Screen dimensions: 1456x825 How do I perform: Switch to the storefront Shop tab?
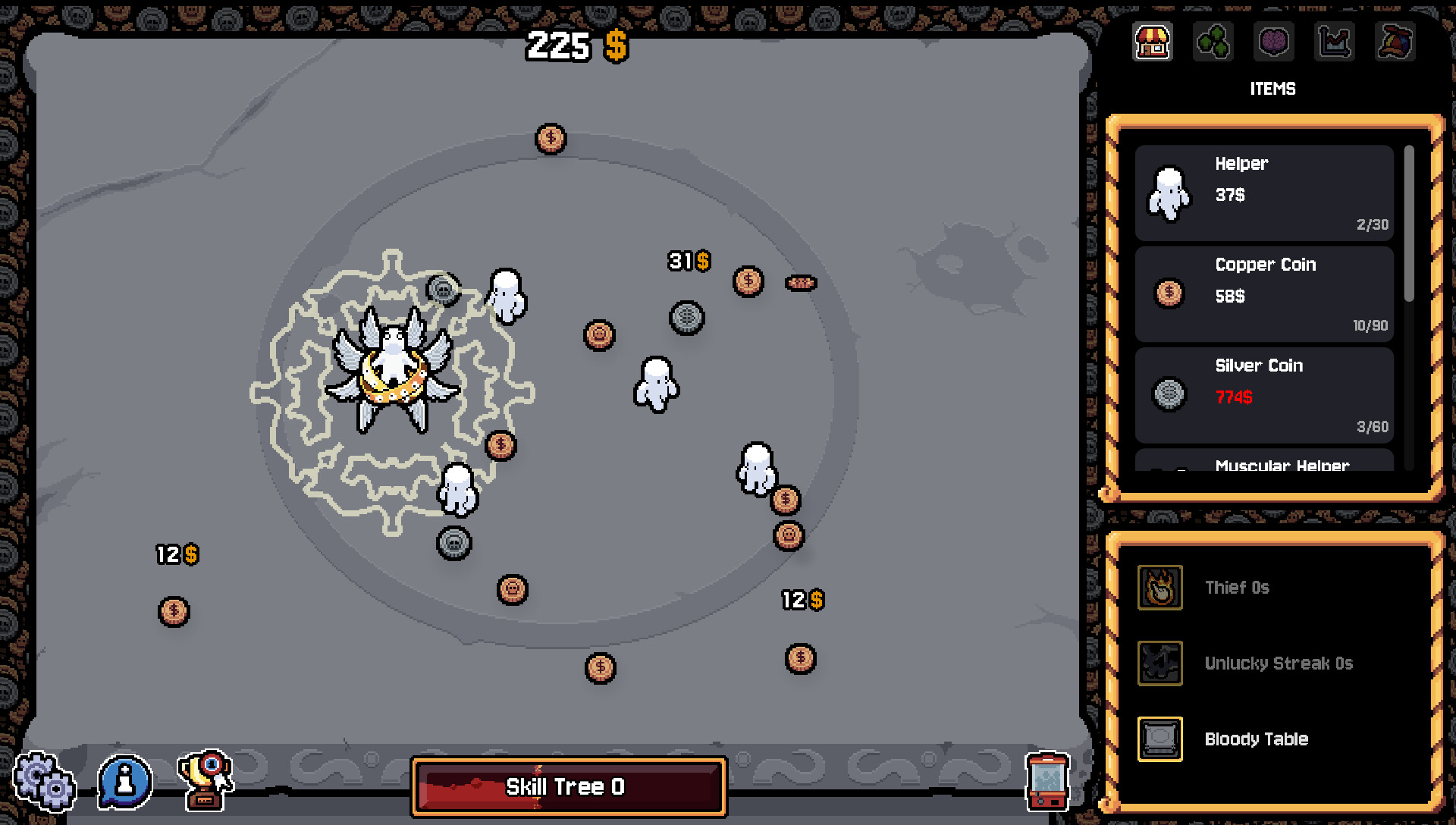click(x=1152, y=42)
